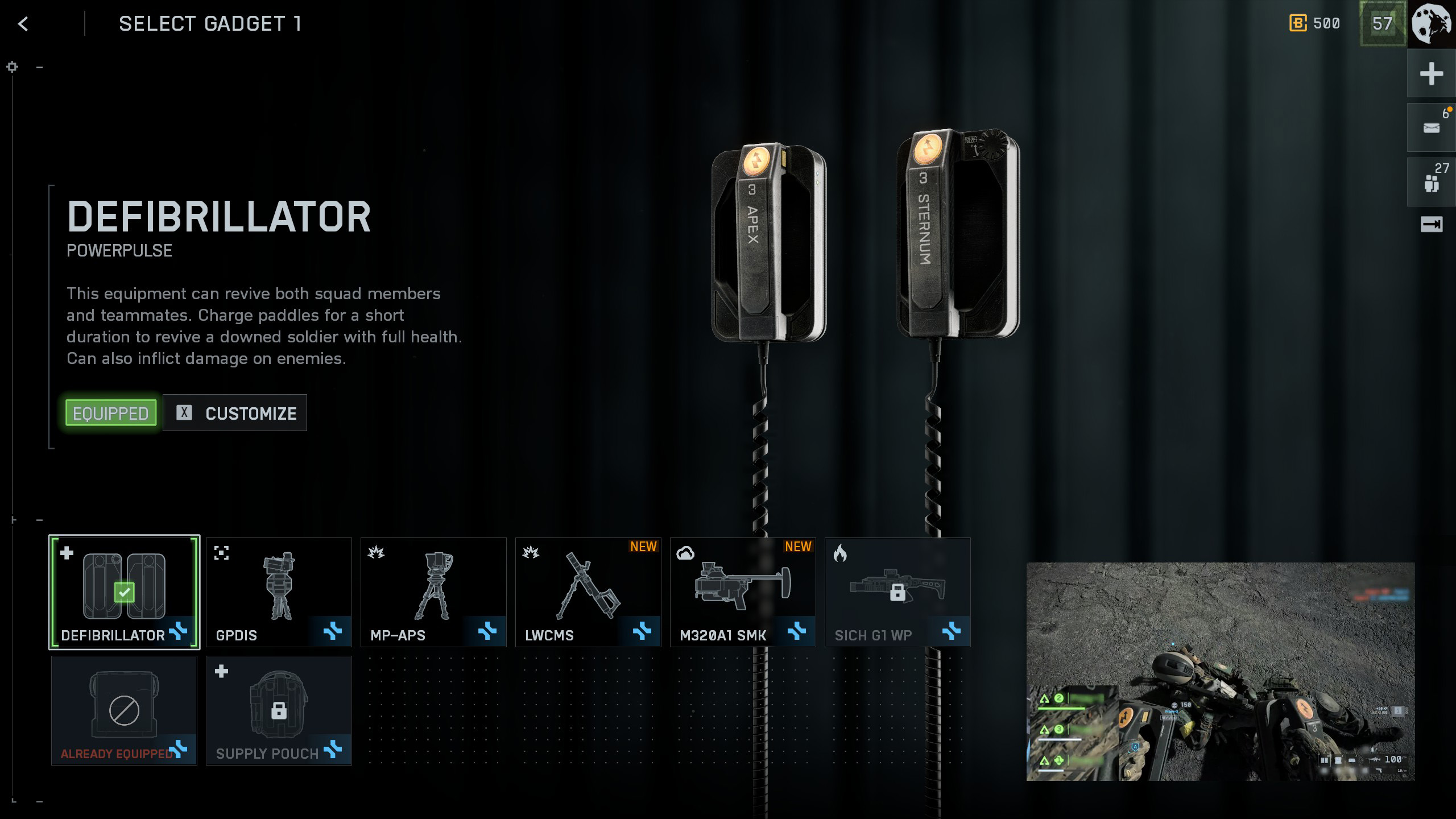Click the 500 currency balance
1456x819 pixels.
click(x=1315, y=24)
